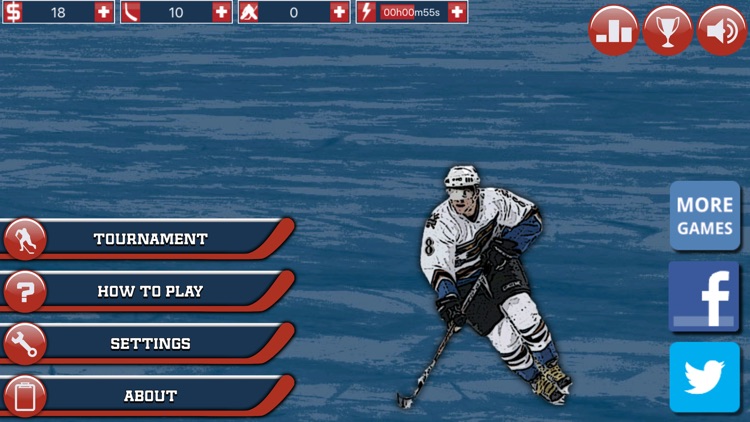Open the More Games tile
The width and height of the screenshot is (750, 422).
pos(705,216)
